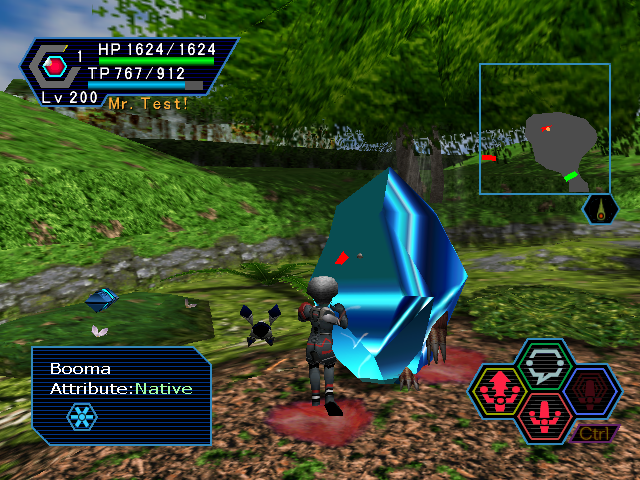Use the red-bordered normal attack hexagon
The image size is (640, 480).
[x=545, y=413]
